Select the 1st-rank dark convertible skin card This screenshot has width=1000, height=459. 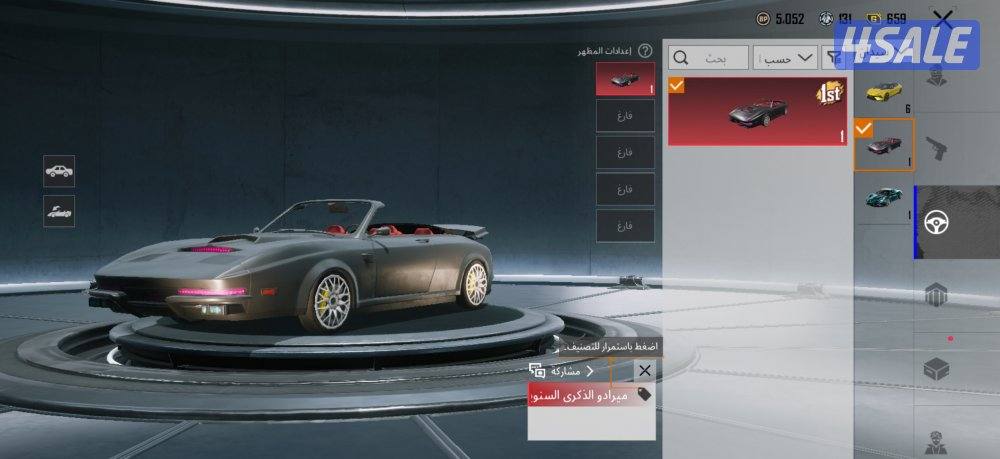click(x=757, y=110)
